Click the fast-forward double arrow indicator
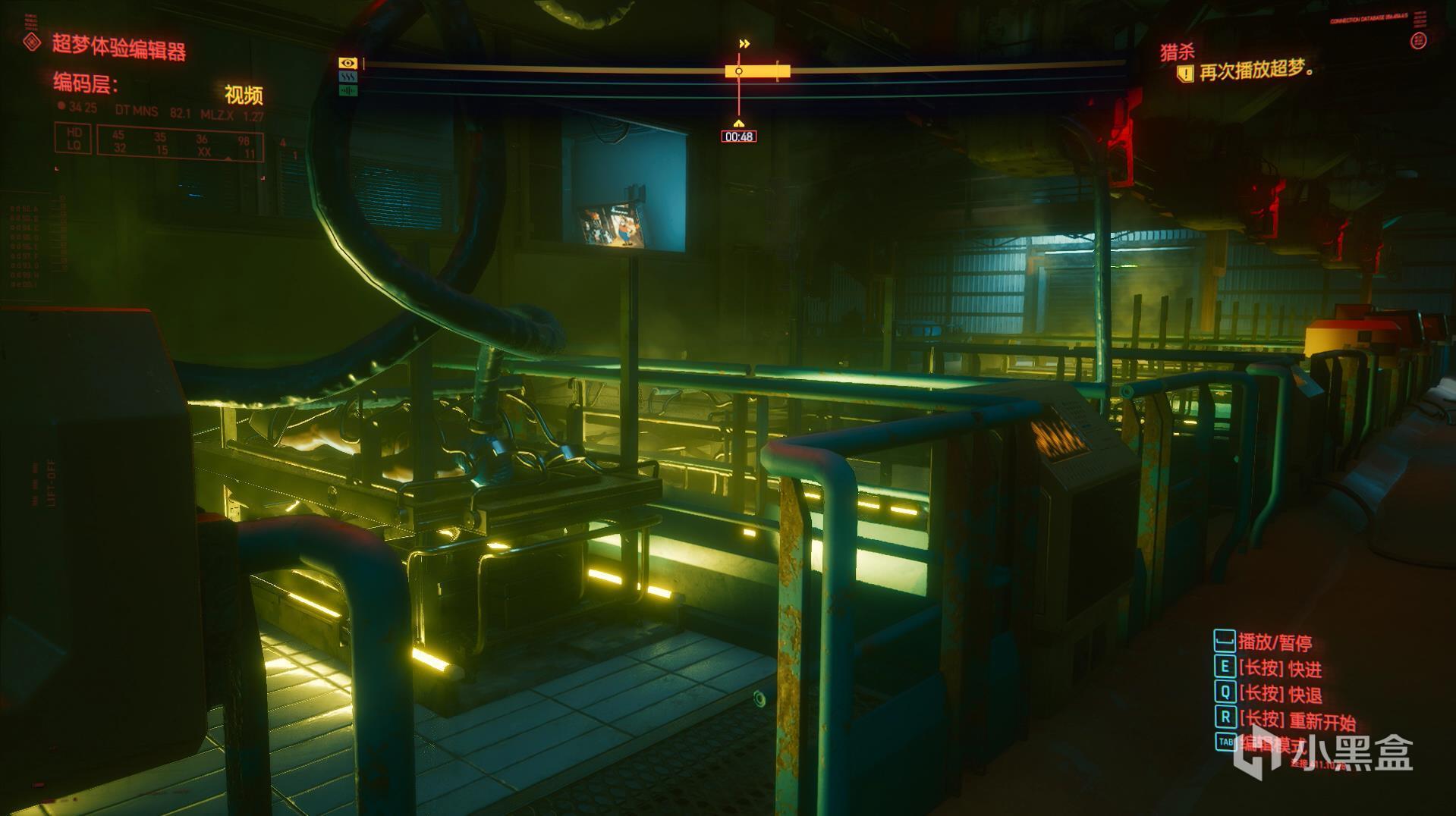 coord(744,44)
